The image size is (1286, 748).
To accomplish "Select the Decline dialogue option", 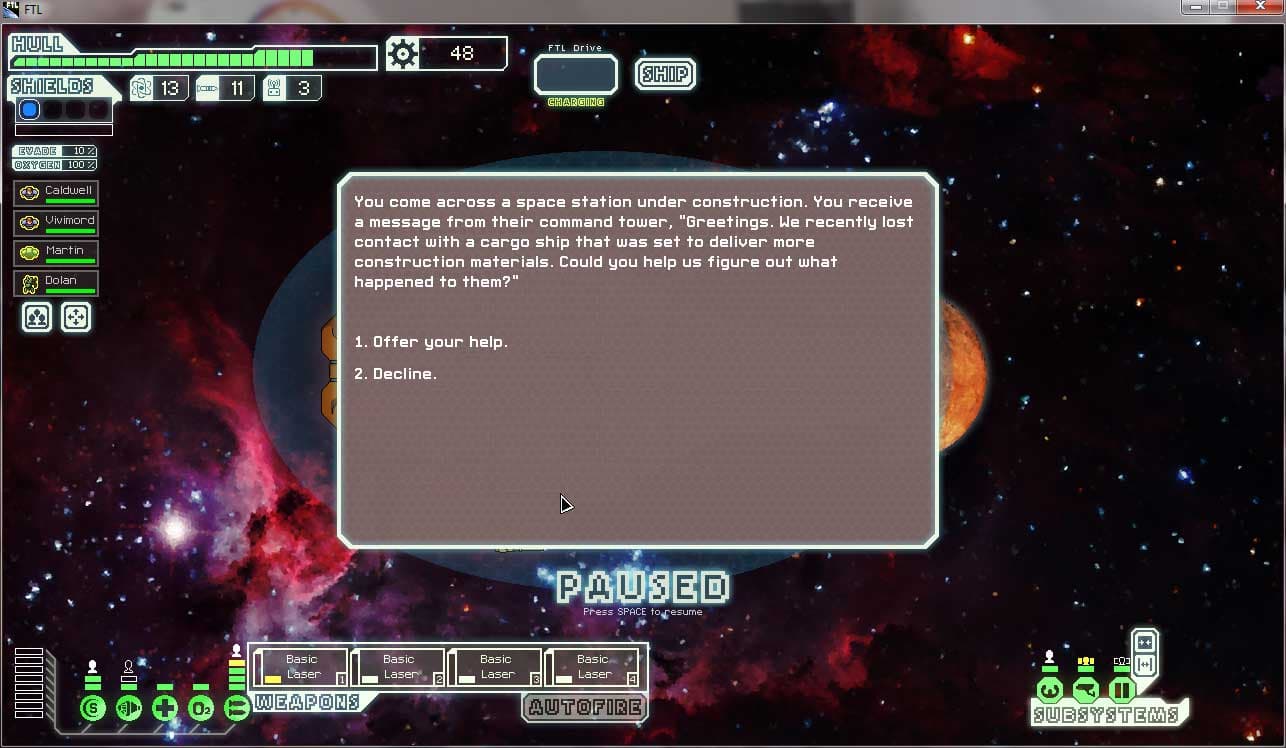I will [x=396, y=374].
